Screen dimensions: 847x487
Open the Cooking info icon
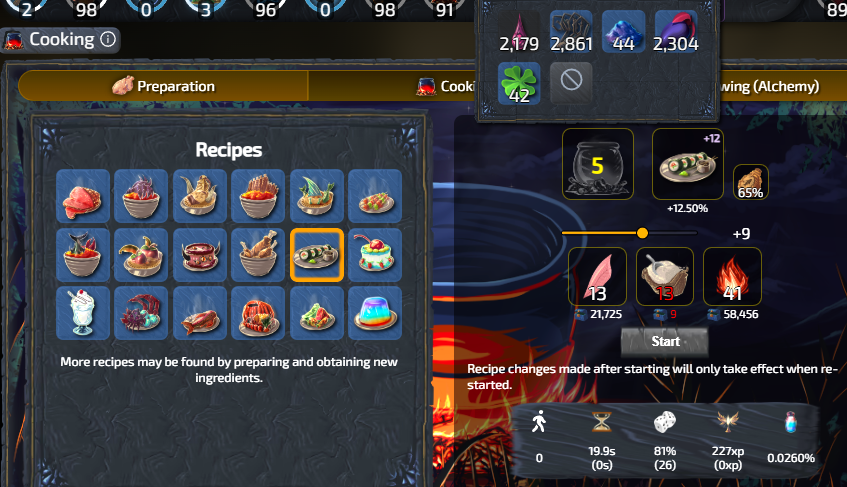[108, 40]
